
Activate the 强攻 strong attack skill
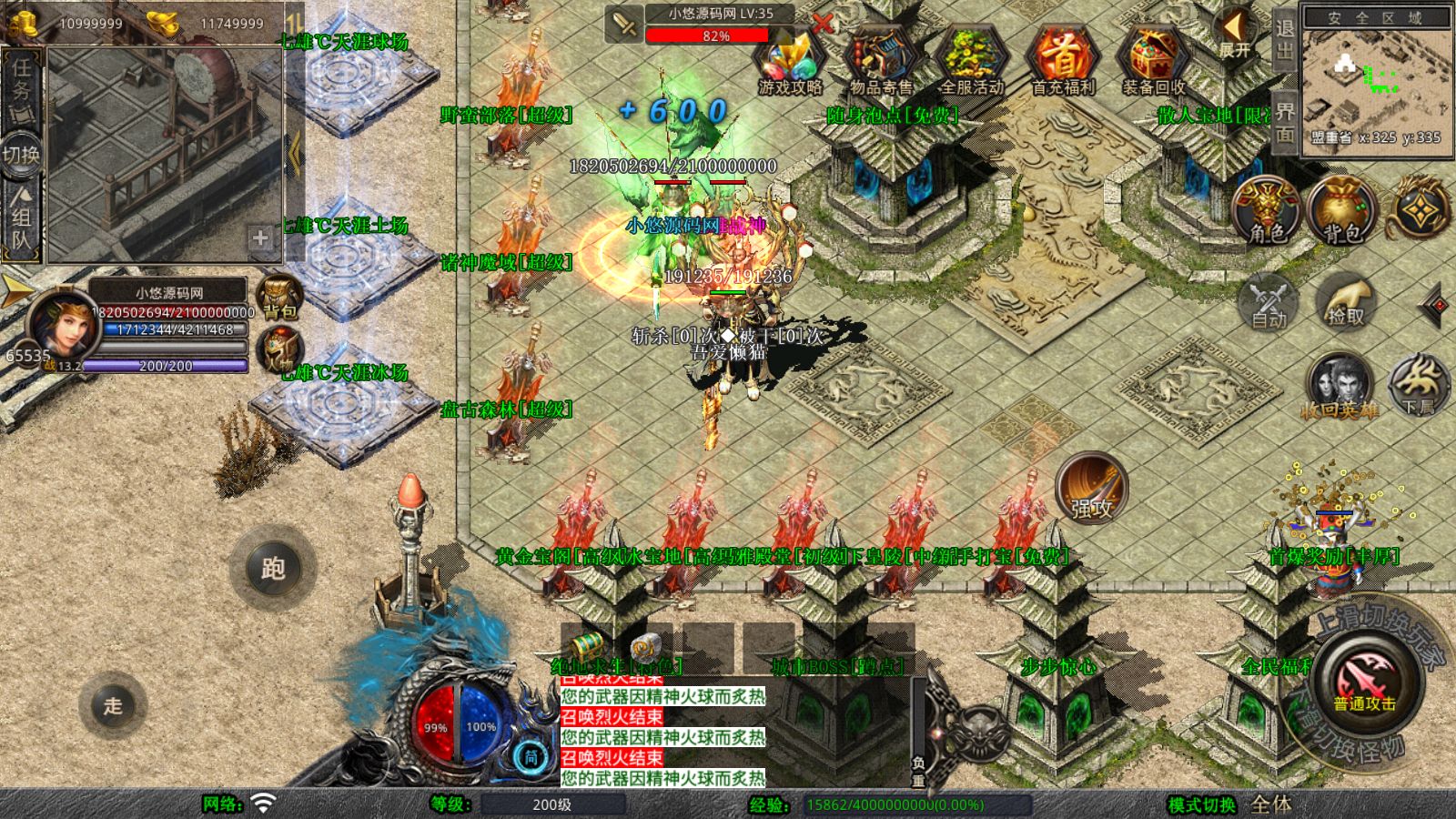pos(1091,489)
